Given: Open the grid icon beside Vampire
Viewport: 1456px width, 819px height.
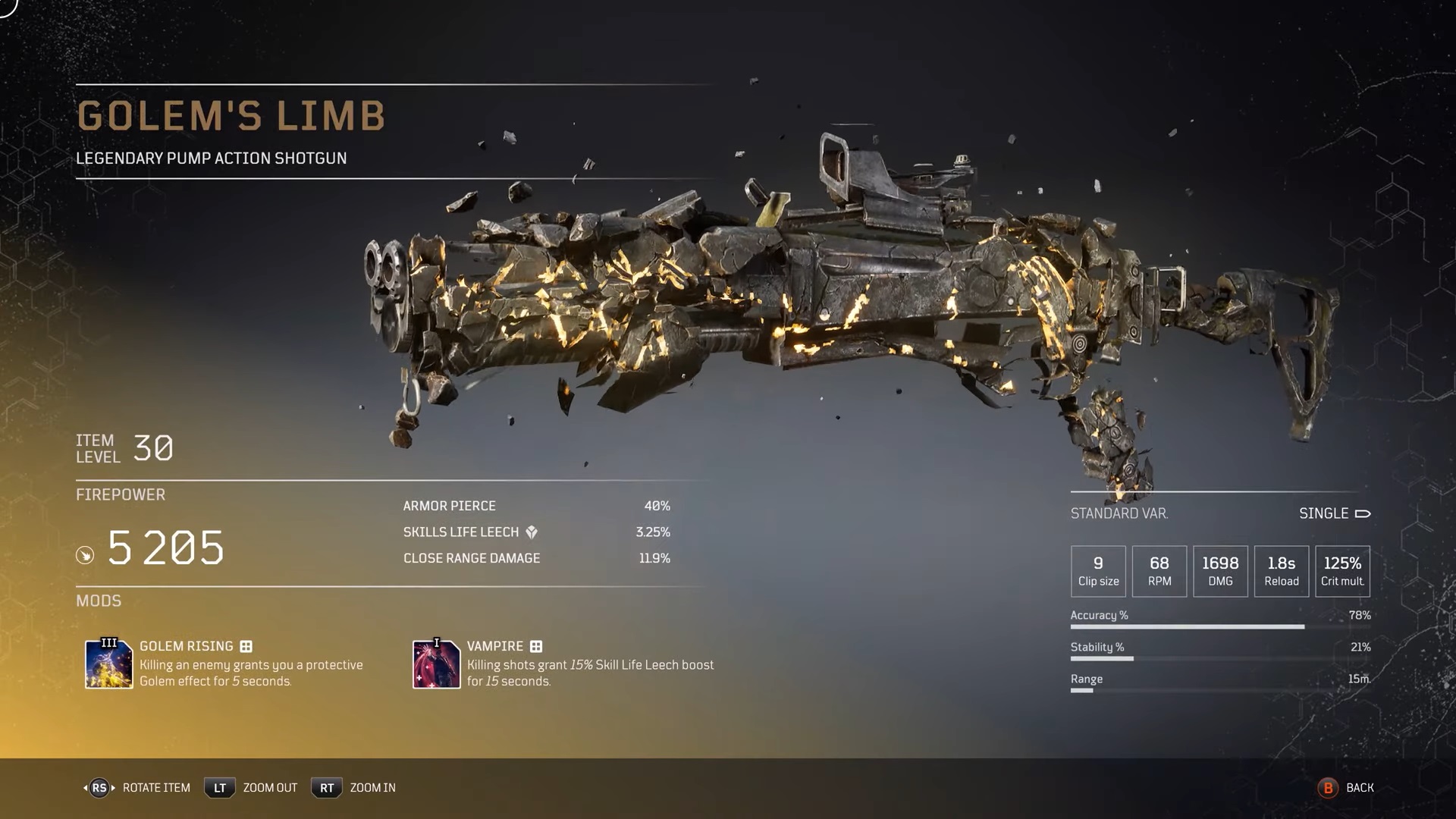Looking at the screenshot, I should pyautogui.click(x=536, y=646).
